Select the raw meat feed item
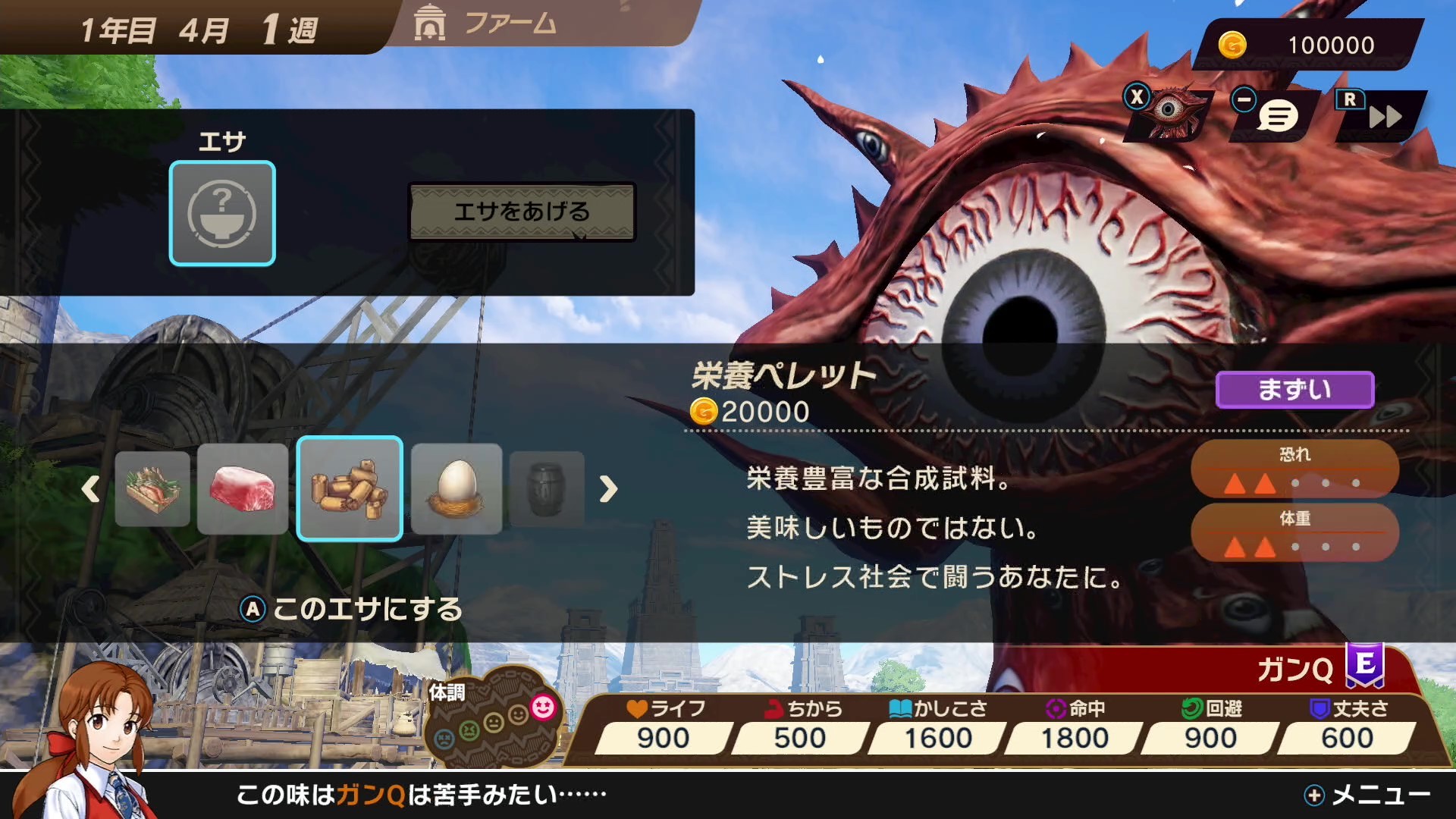Image resolution: width=1456 pixels, height=819 pixels. [244, 489]
